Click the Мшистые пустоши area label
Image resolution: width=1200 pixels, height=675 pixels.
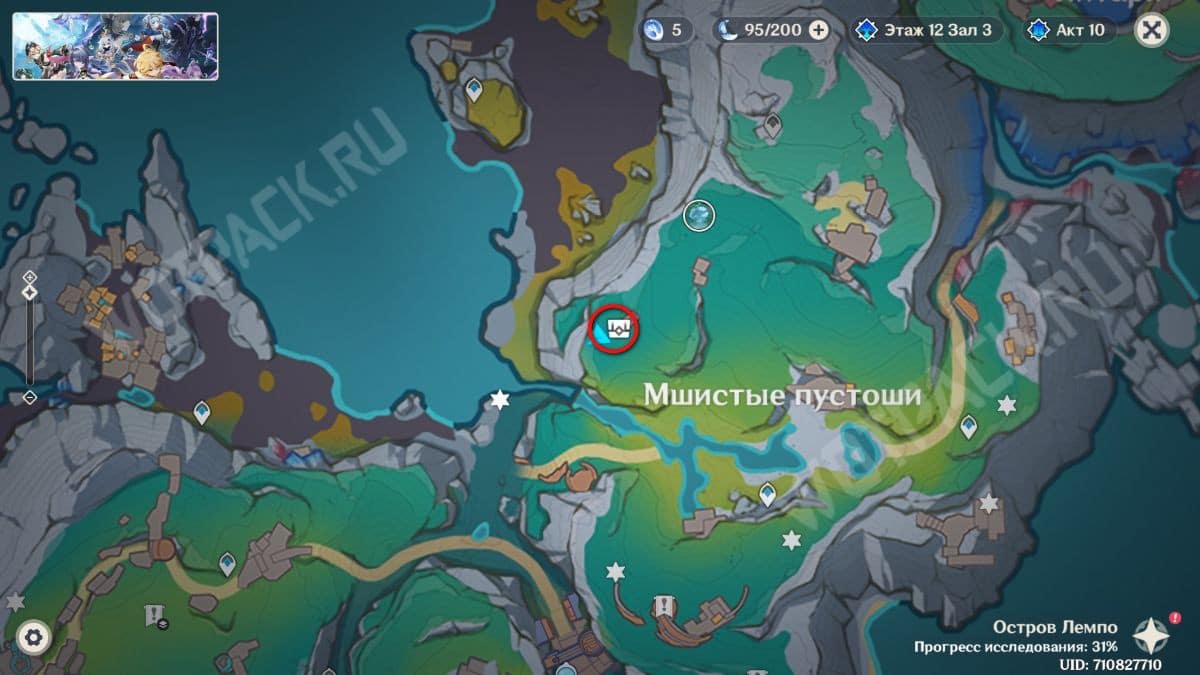point(781,395)
